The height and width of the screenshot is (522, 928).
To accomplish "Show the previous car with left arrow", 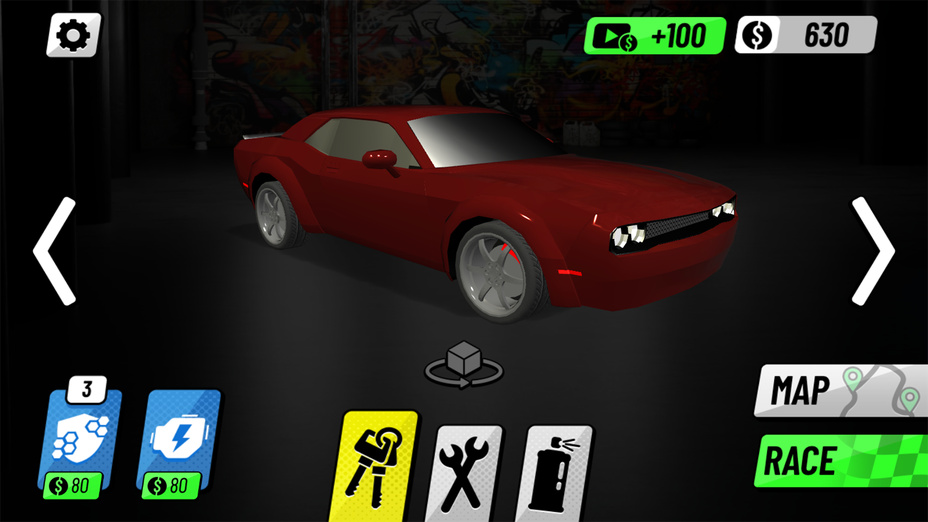I will pyautogui.click(x=55, y=251).
